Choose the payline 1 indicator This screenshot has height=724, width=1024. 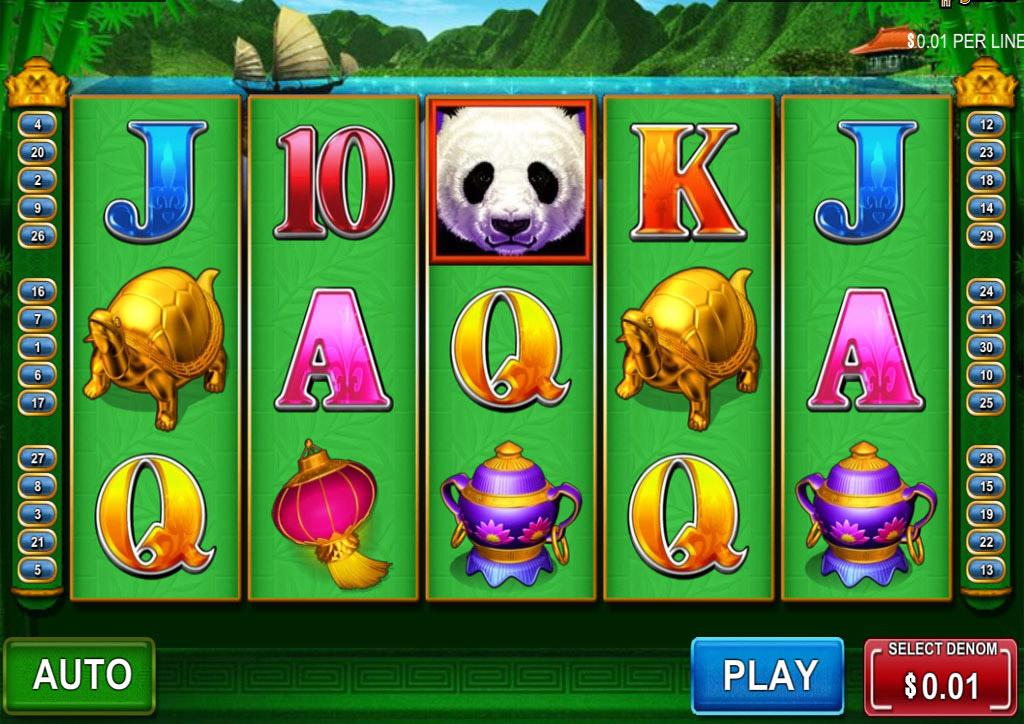(x=38, y=347)
